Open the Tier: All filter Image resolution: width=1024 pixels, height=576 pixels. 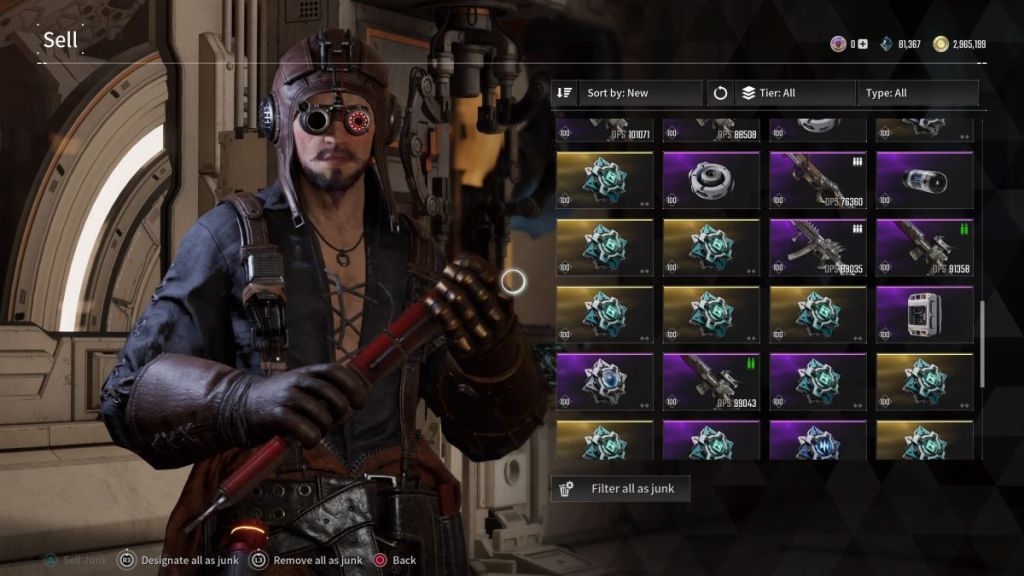tap(796, 93)
